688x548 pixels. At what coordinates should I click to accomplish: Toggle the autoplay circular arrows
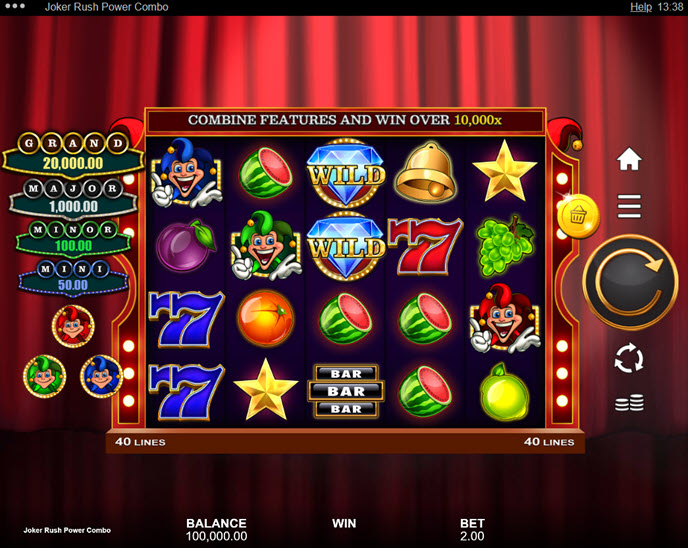point(629,358)
